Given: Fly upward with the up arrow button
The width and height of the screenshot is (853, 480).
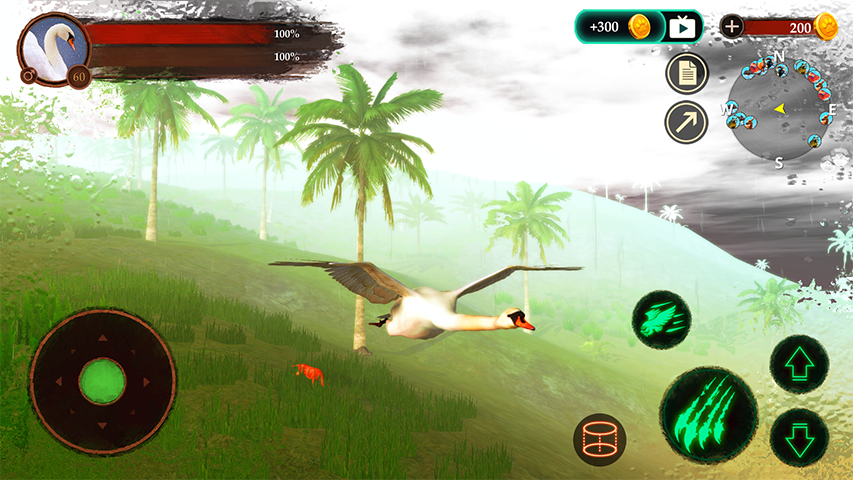Looking at the screenshot, I should tap(799, 364).
